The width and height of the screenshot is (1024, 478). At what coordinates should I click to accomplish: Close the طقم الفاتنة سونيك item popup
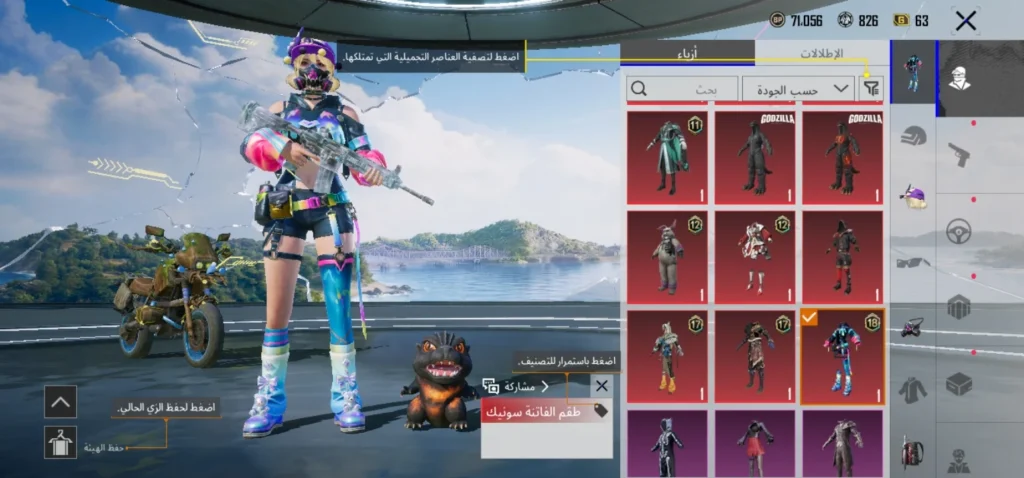pyautogui.click(x=601, y=386)
